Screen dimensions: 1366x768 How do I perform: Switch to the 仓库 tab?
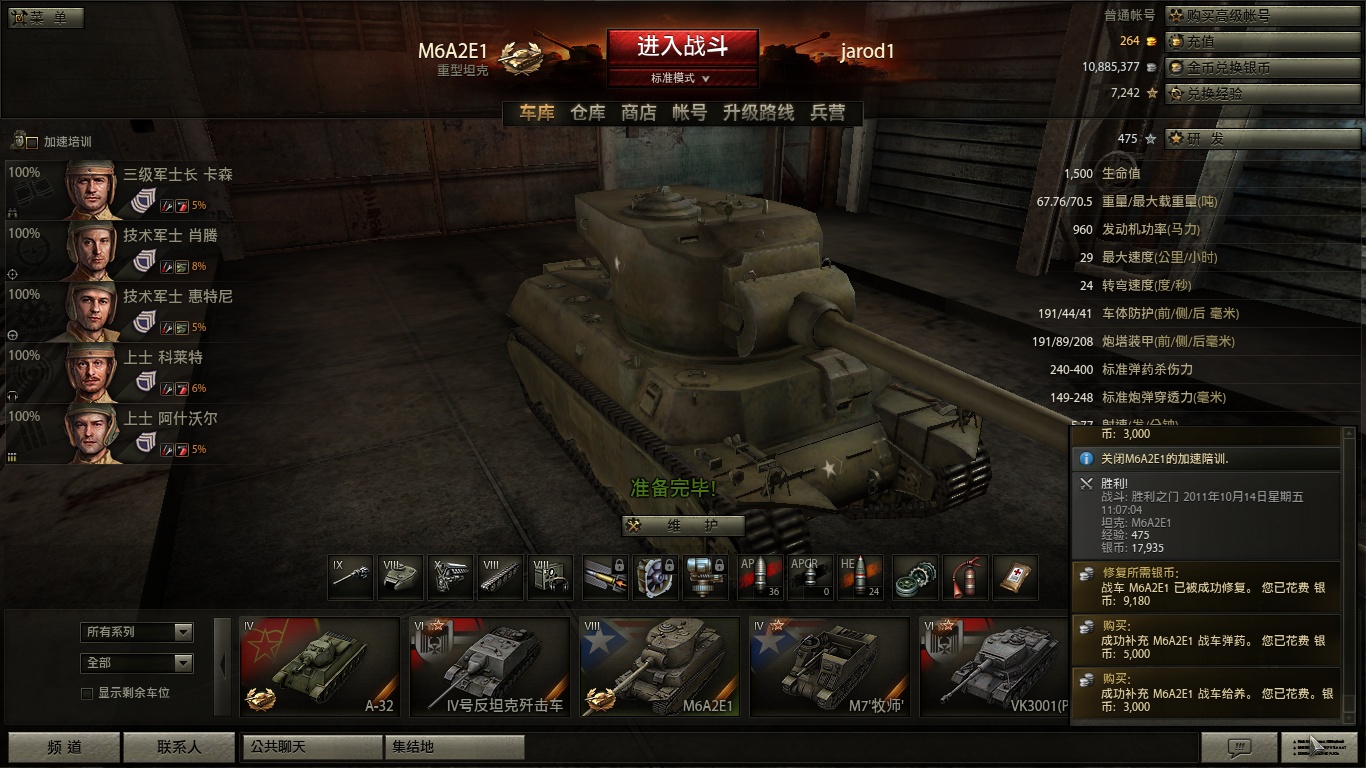tap(588, 113)
